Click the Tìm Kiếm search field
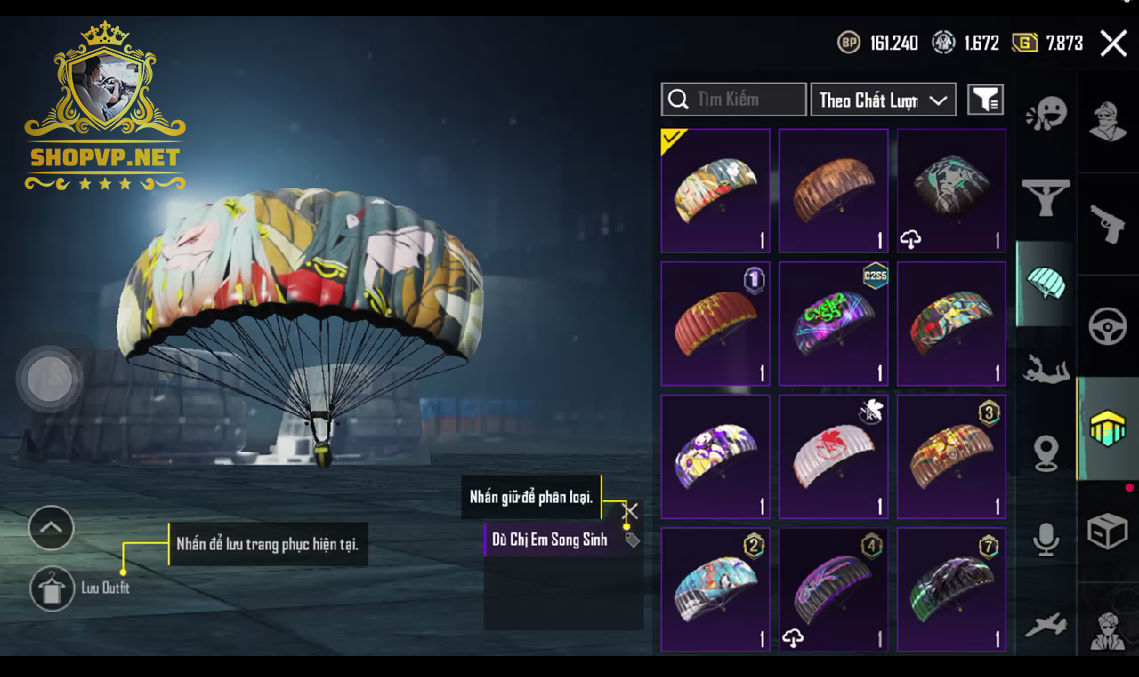The width and height of the screenshot is (1139, 677). tap(733, 100)
